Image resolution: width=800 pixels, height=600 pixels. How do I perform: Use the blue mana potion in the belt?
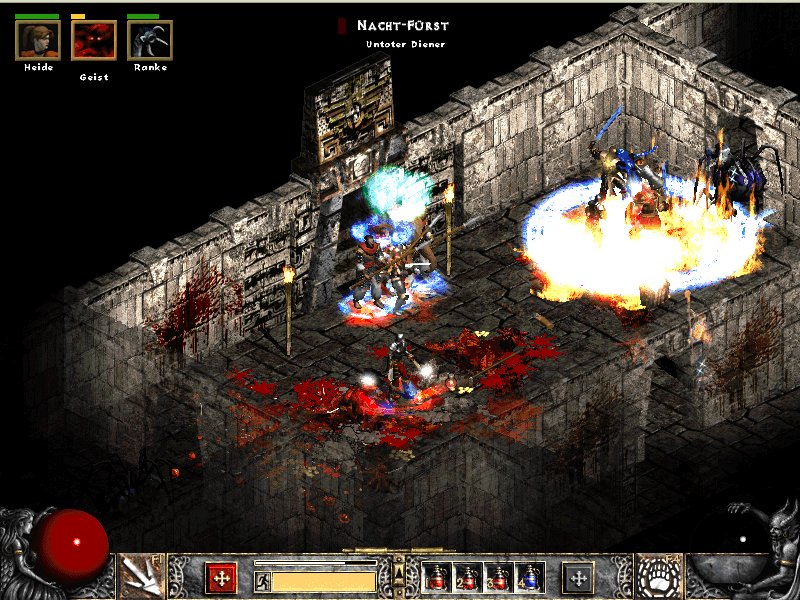pos(530,577)
